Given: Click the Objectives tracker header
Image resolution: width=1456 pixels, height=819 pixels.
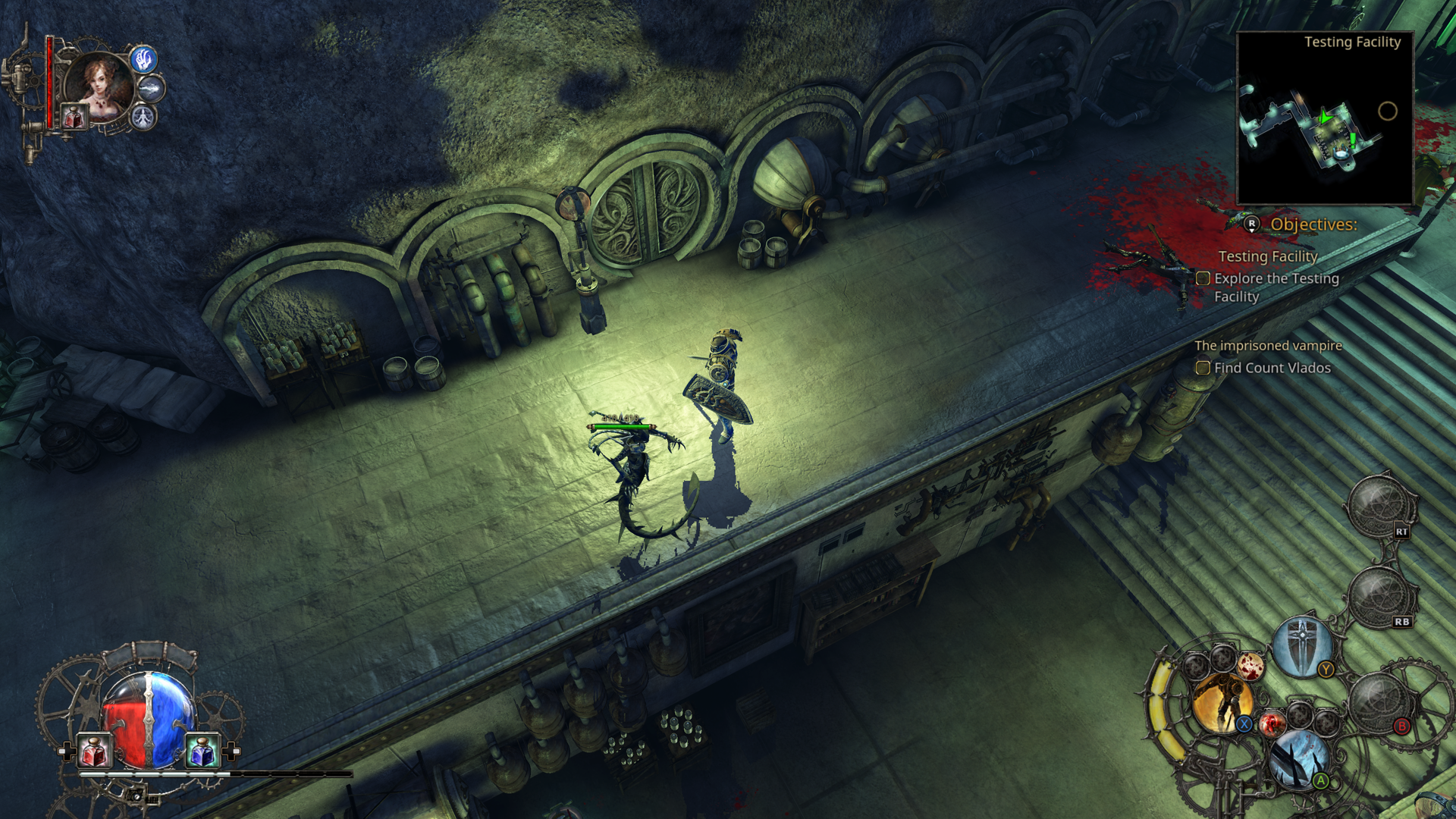Looking at the screenshot, I should [x=1313, y=224].
